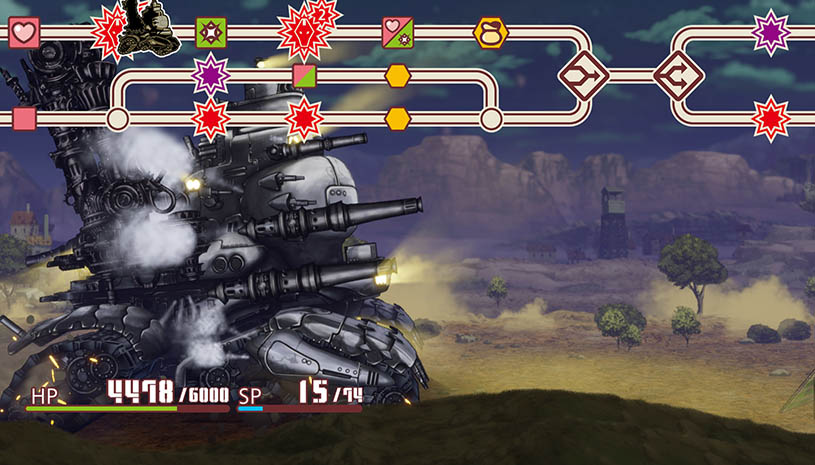Pick the split pink-green heart and gear node
This screenshot has height=465, width=815.
pos(397,32)
